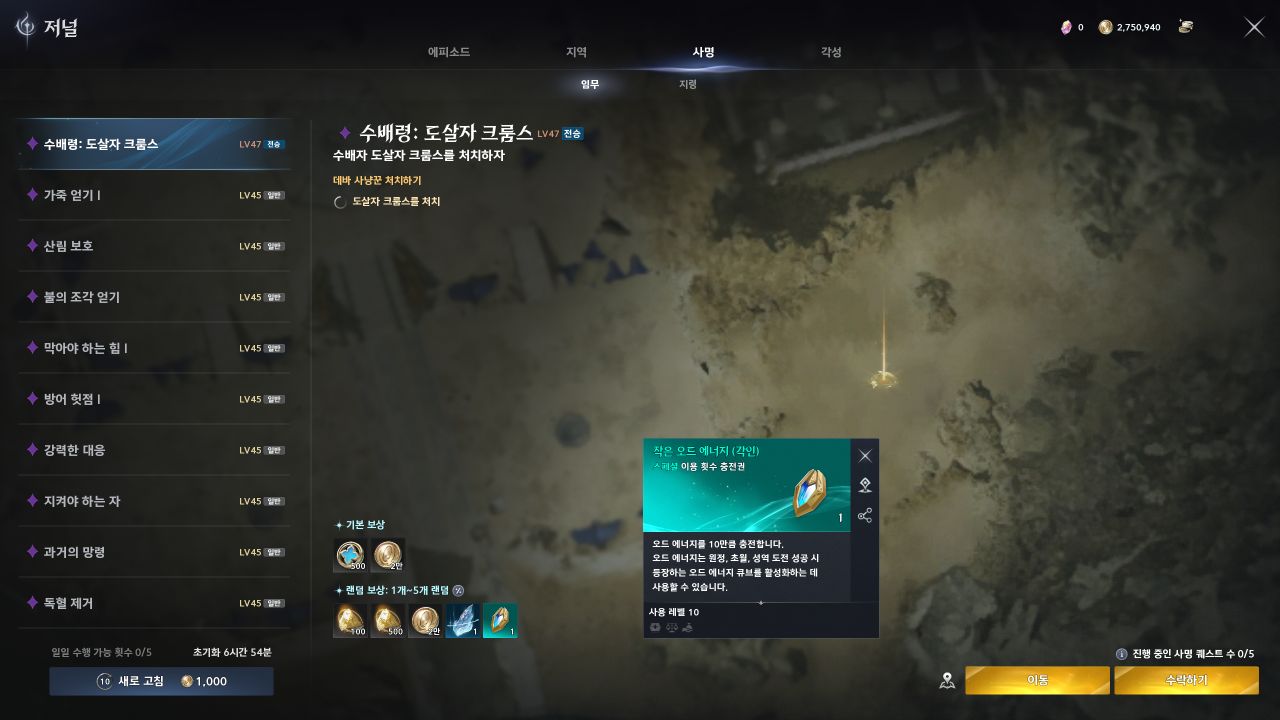The width and height of the screenshot is (1280, 720).
Task: Expand the item tooltip description arrow
Action: point(760,602)
